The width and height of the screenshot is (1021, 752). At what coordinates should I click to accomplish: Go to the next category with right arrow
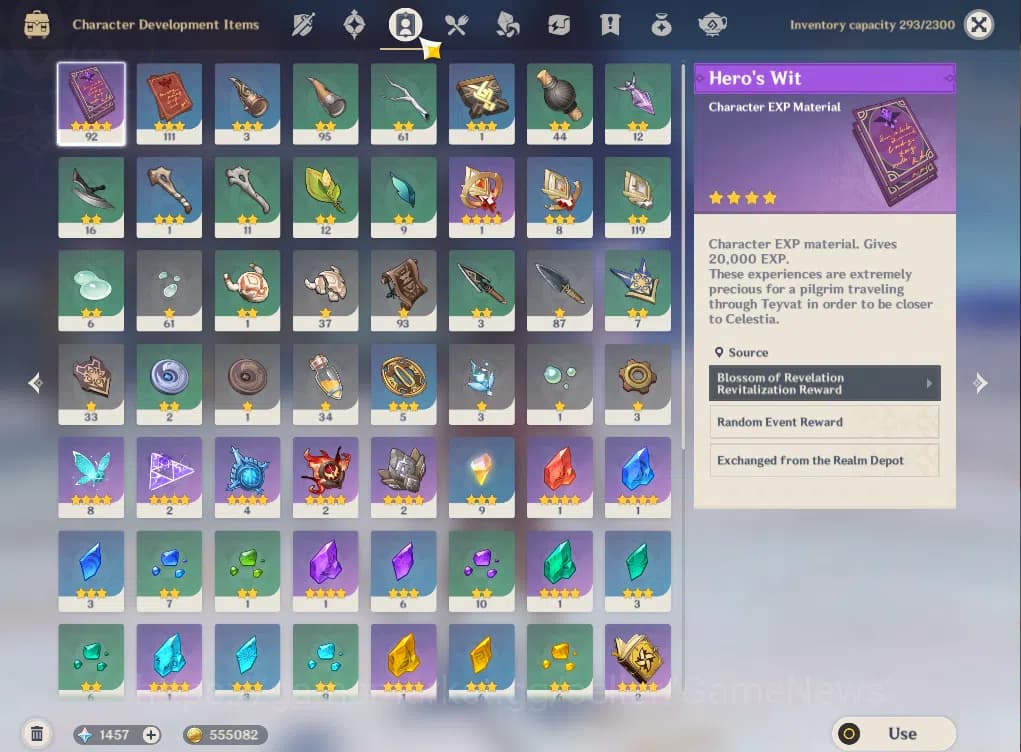pyautogui.click(x=980, y=382)
